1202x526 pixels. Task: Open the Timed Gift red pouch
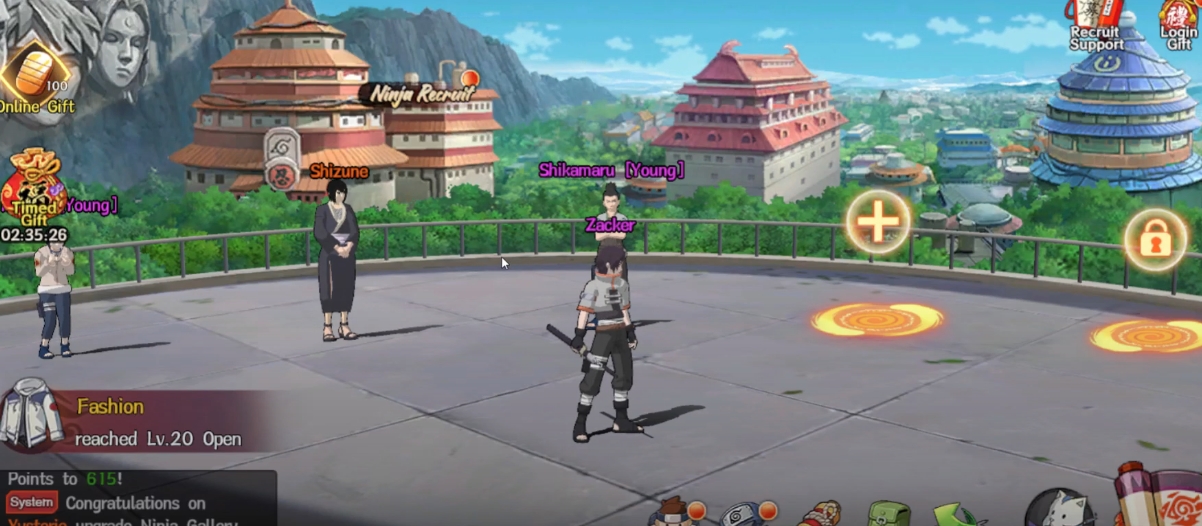point(33,187)
